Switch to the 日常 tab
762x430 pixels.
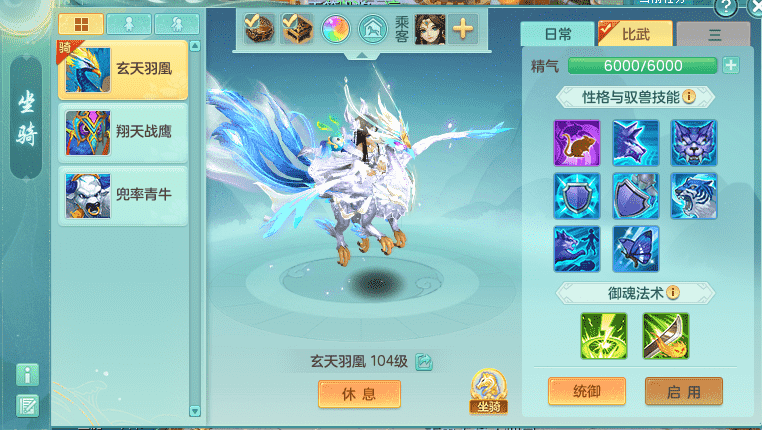pyautogui.click(x=557, y=34)
